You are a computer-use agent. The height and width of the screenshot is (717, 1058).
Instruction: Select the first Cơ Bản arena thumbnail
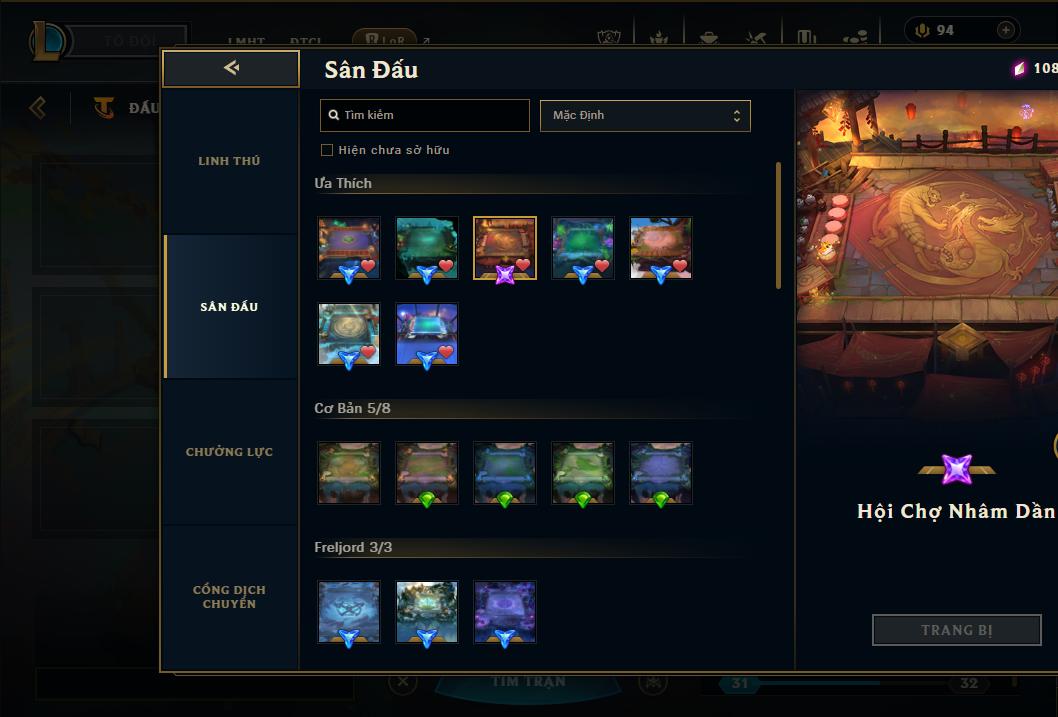tap(349, 472)
